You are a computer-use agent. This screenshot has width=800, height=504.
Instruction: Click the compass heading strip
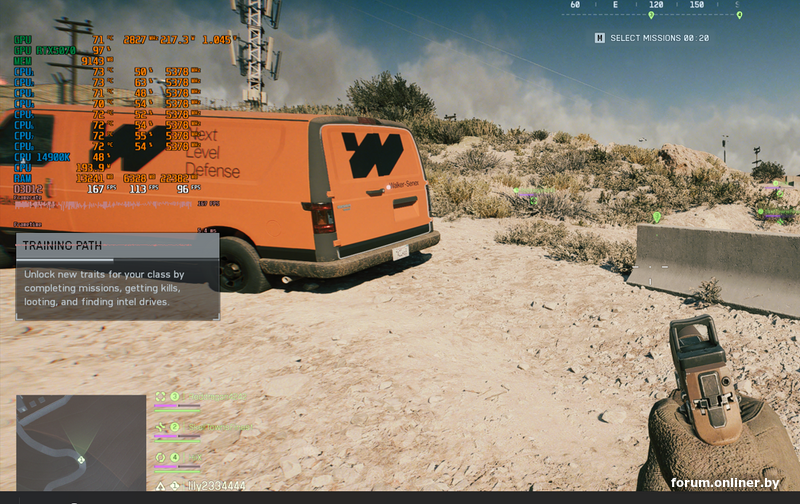click(x=653, y=8)
